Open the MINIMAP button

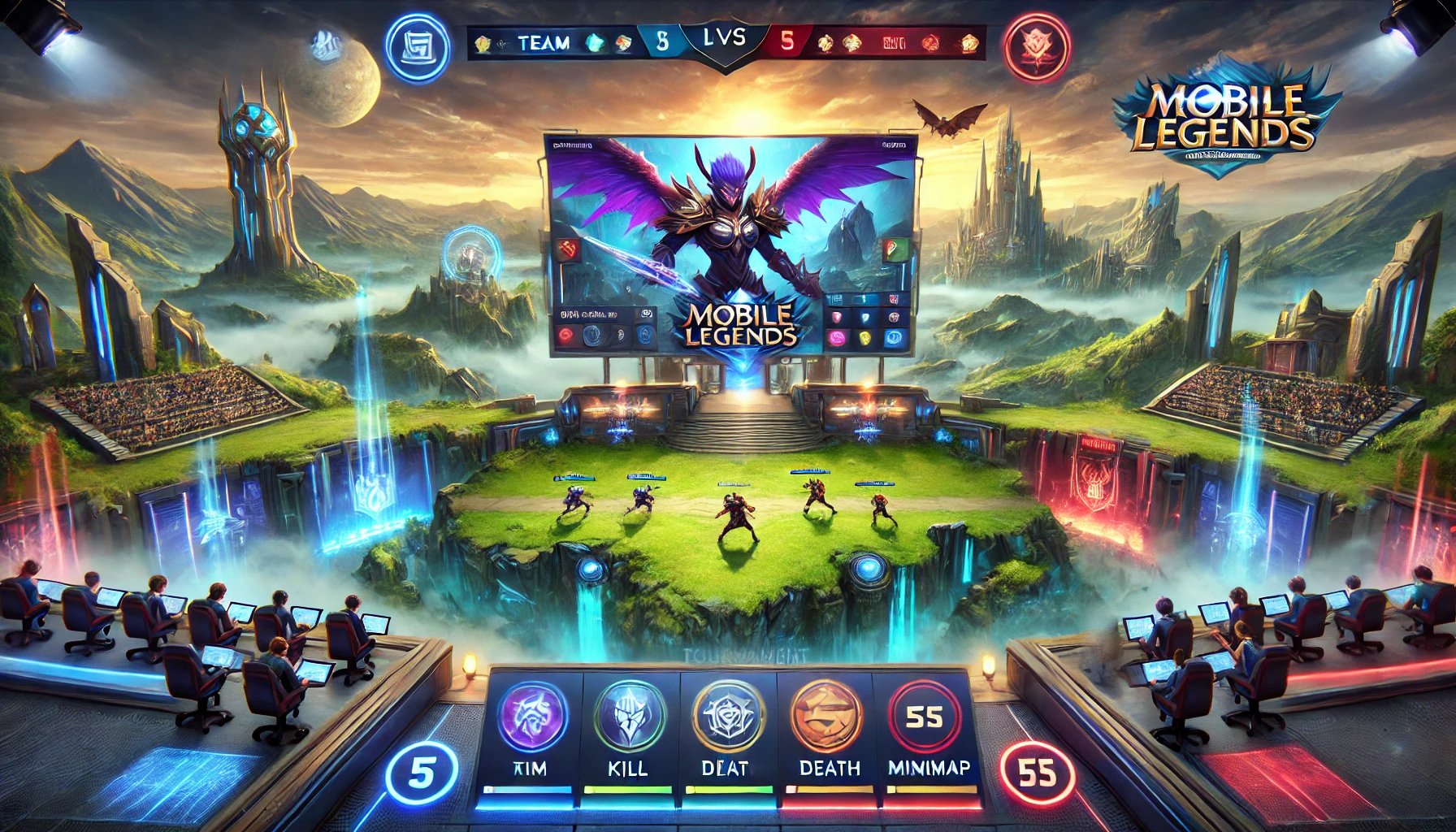click(925, 717)
